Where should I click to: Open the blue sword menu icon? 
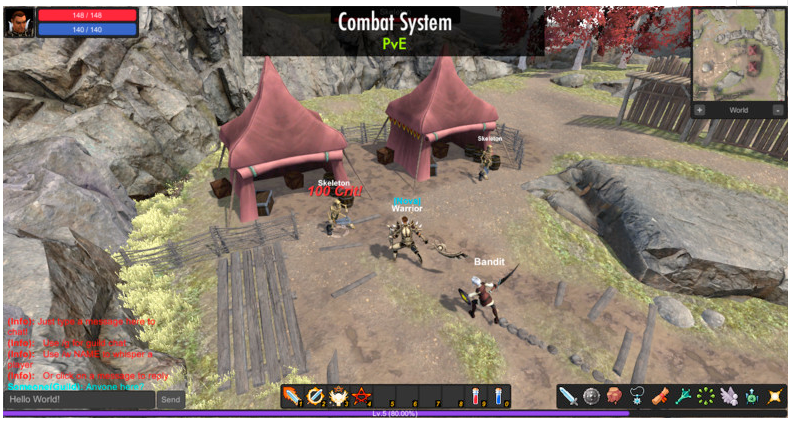(568, 396)
